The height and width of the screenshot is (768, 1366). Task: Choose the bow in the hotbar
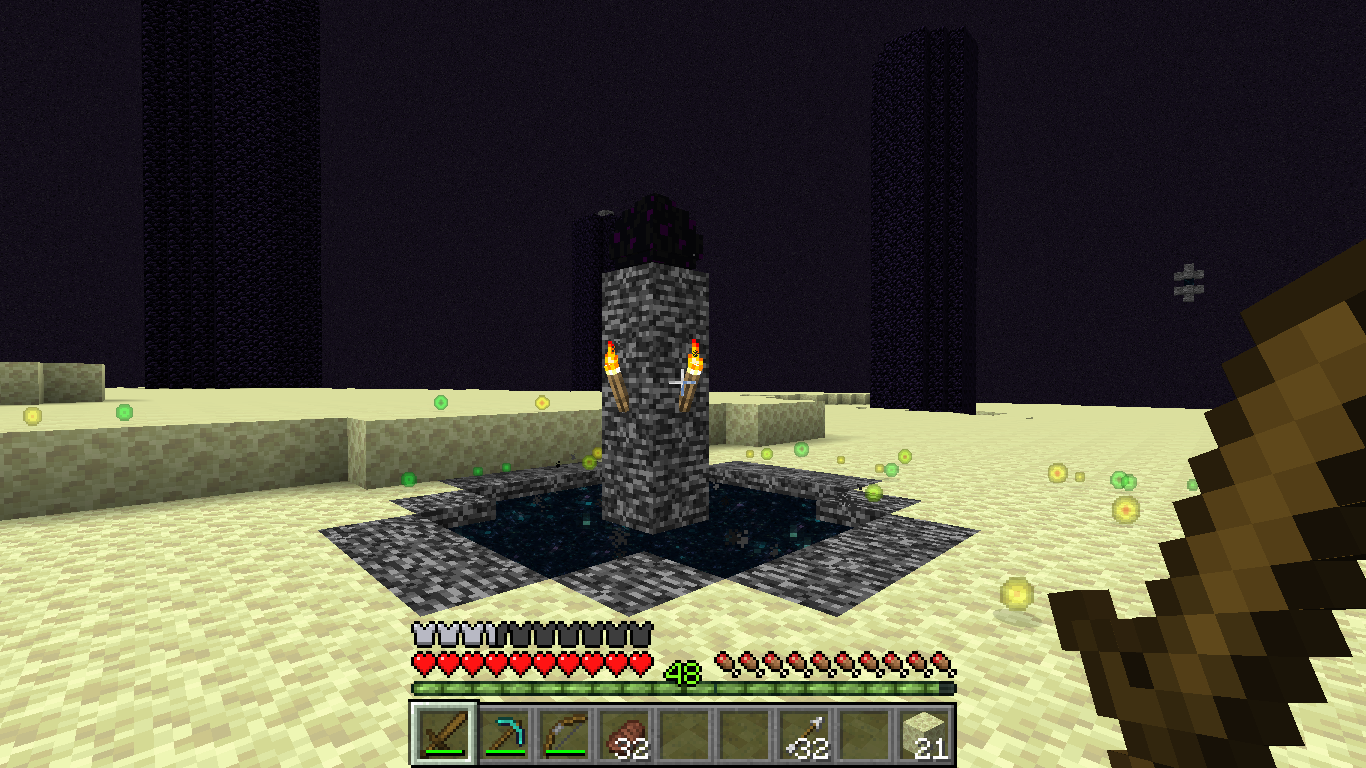click(x=565, y=735)
